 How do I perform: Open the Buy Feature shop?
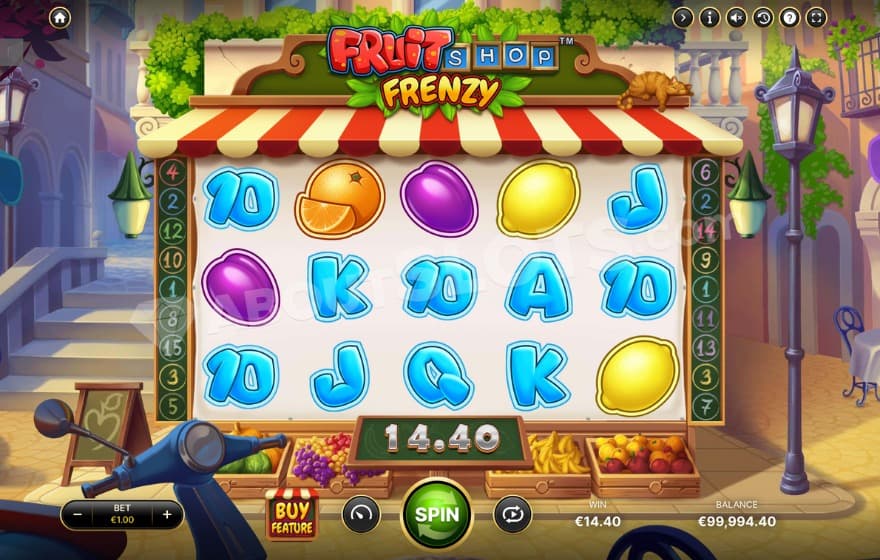(291, 514)
